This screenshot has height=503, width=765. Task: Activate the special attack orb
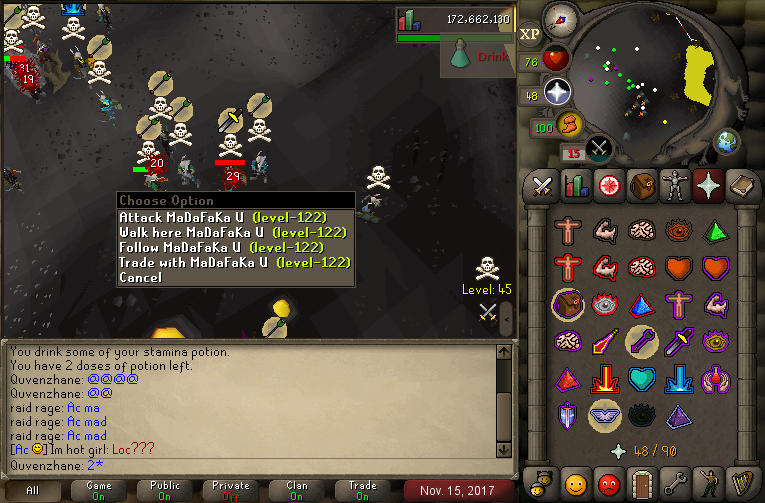600,148
